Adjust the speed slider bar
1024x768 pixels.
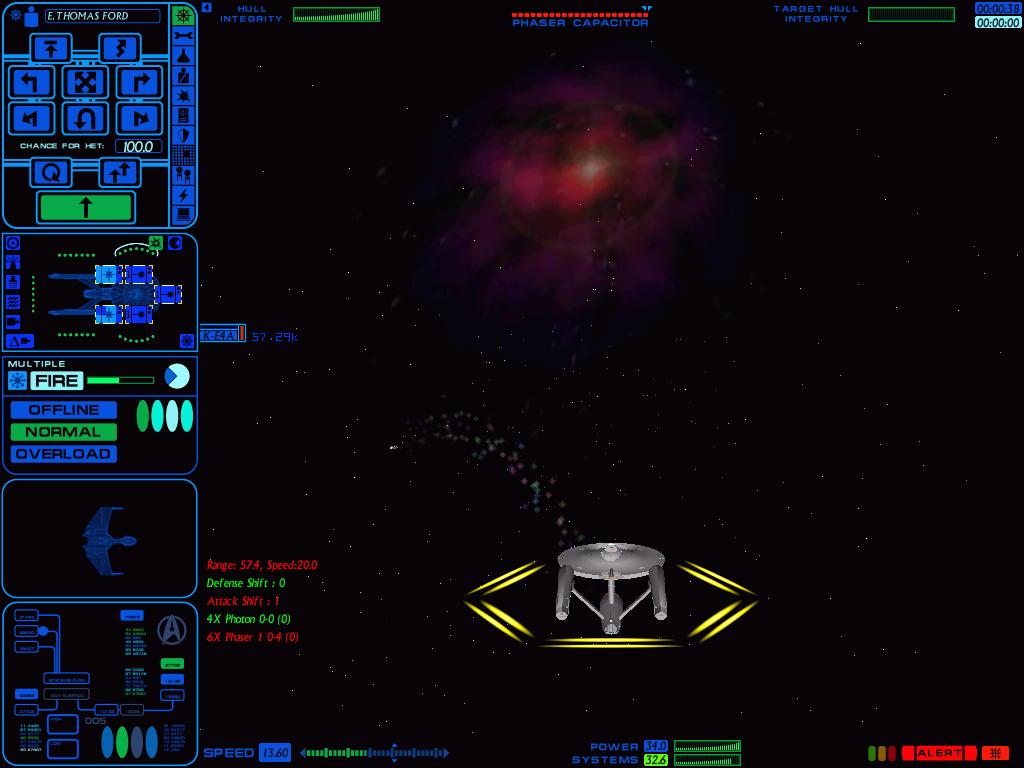375,753
